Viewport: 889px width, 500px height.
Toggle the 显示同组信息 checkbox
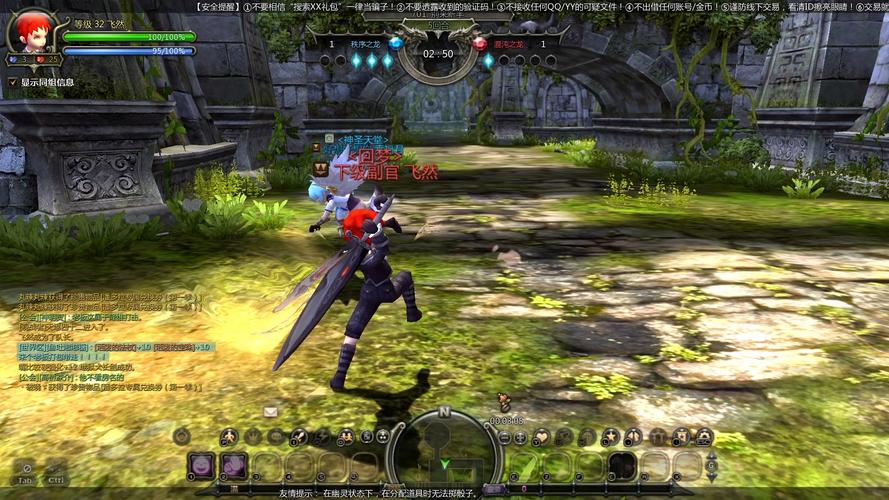click(13, 82)
